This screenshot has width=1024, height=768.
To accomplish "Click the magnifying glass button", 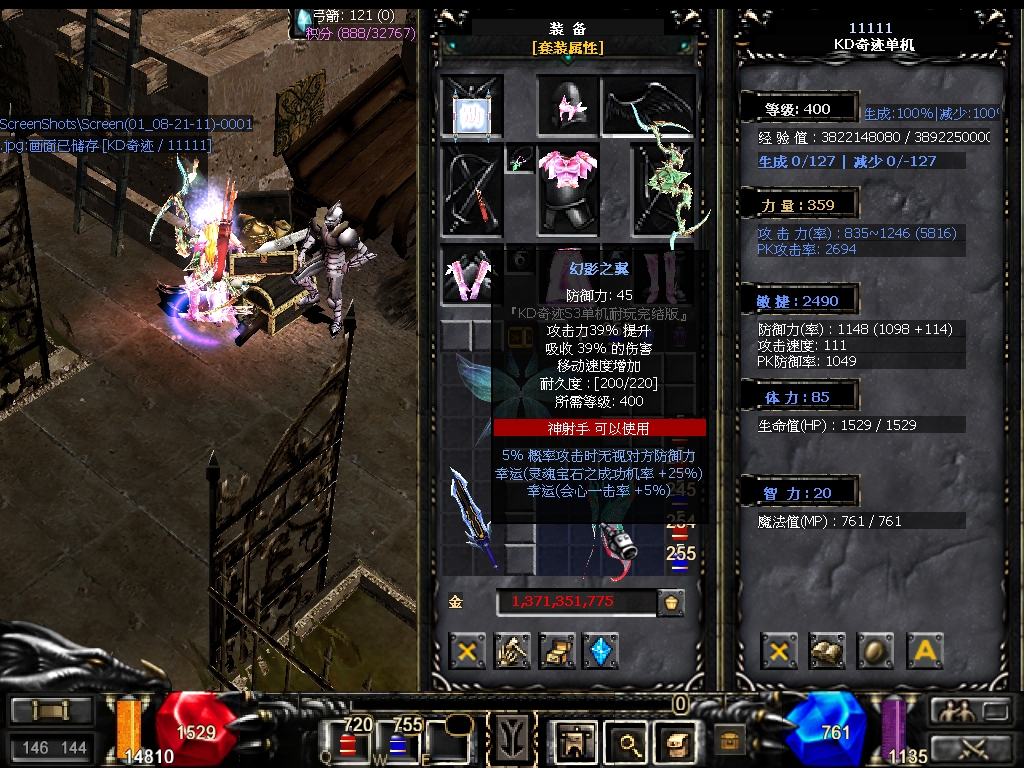I will pyautogui.click(x=629, y=743).
